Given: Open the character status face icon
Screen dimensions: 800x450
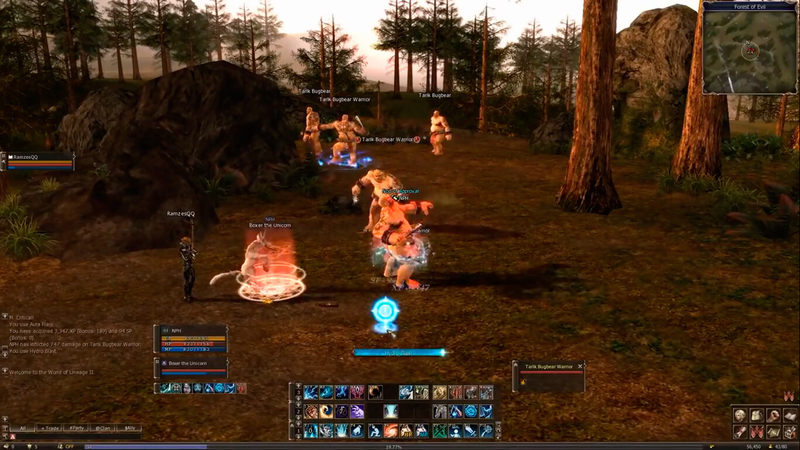Looking at the screenshot, I should (x=740, y=415).
